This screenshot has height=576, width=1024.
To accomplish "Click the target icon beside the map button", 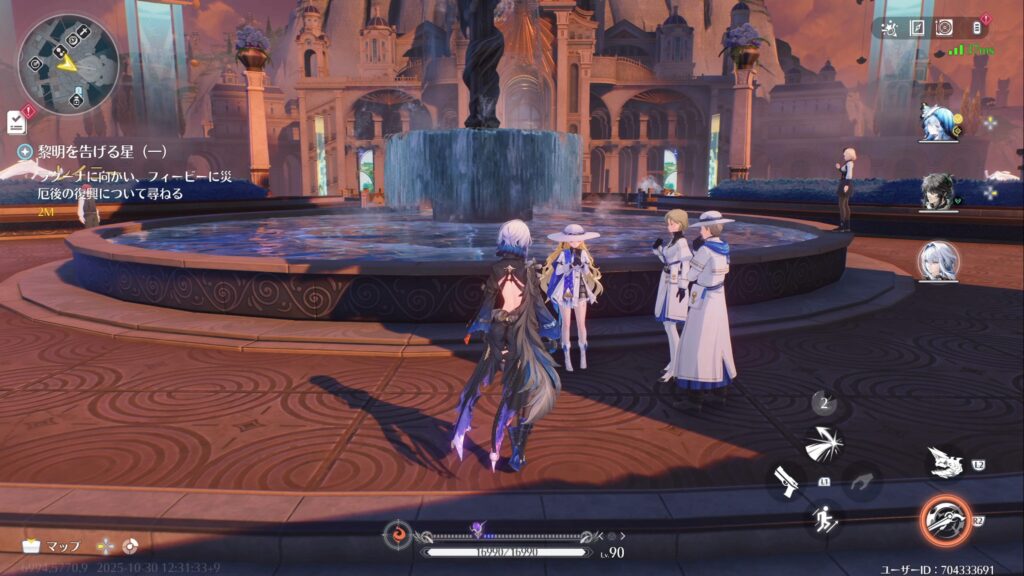I will click(x=131, y=546).
